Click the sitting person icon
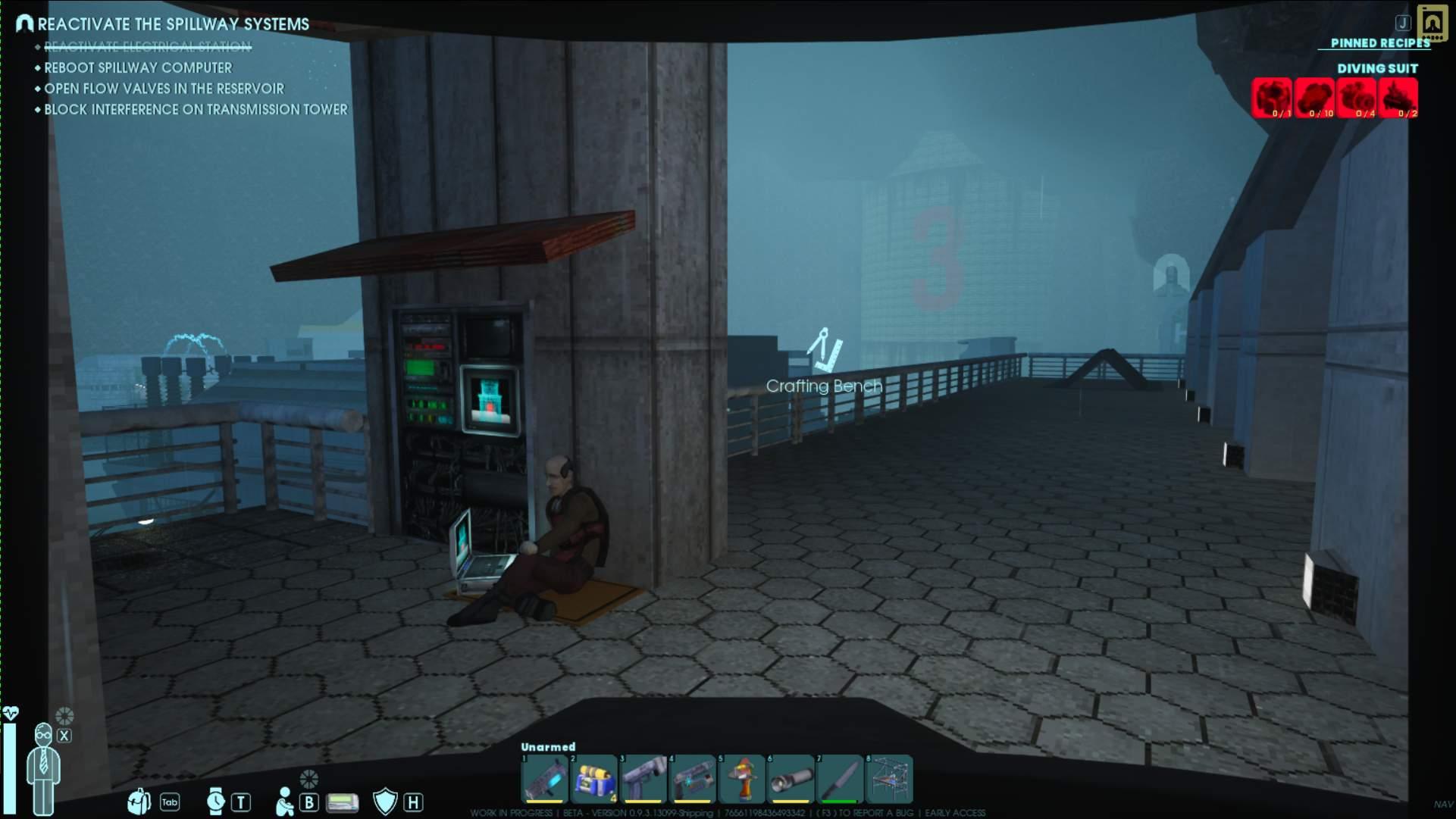The image size is (1456, 819). coord(284,802)
